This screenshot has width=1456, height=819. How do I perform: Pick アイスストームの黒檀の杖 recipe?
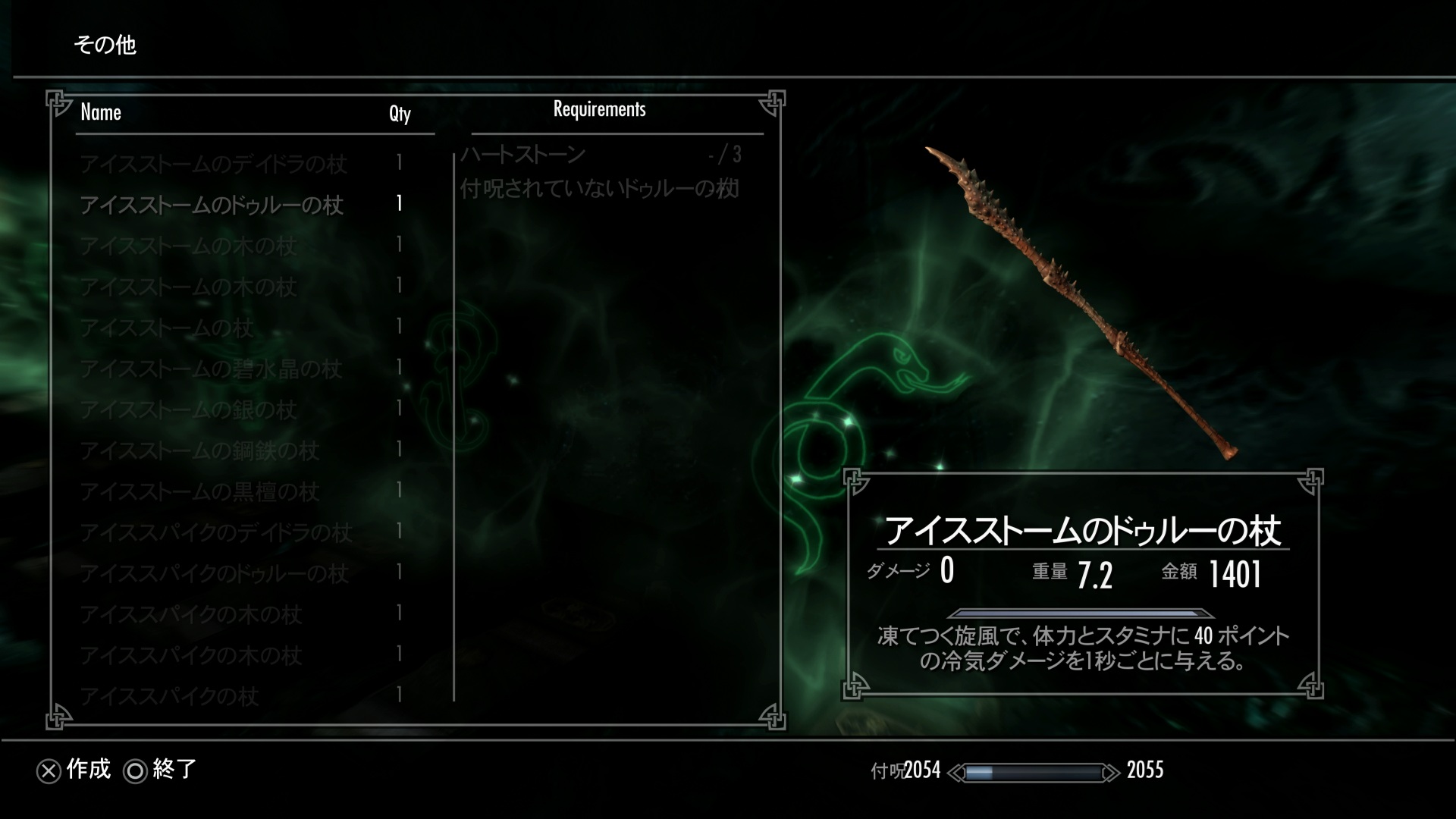point(199,492)
